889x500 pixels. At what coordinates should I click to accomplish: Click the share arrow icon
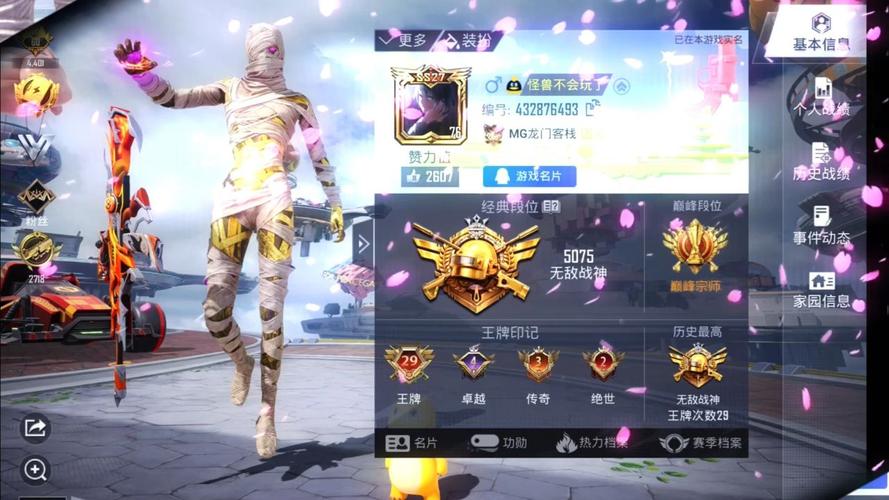pos(35,427)
